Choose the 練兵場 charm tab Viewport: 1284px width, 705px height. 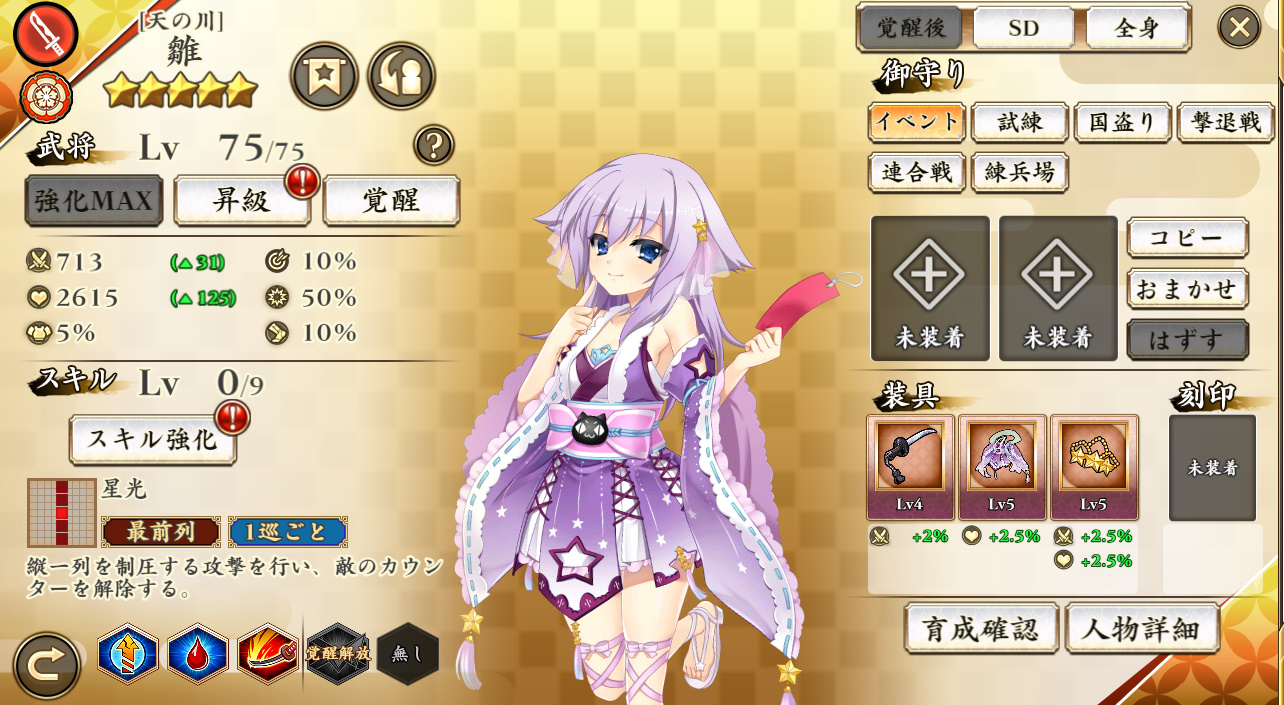(x=1020, y=172)
